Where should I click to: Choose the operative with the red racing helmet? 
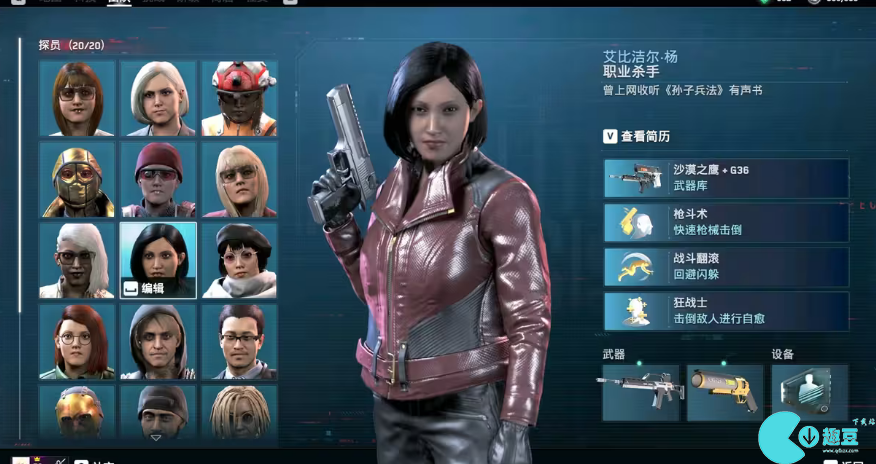point(239,98)
